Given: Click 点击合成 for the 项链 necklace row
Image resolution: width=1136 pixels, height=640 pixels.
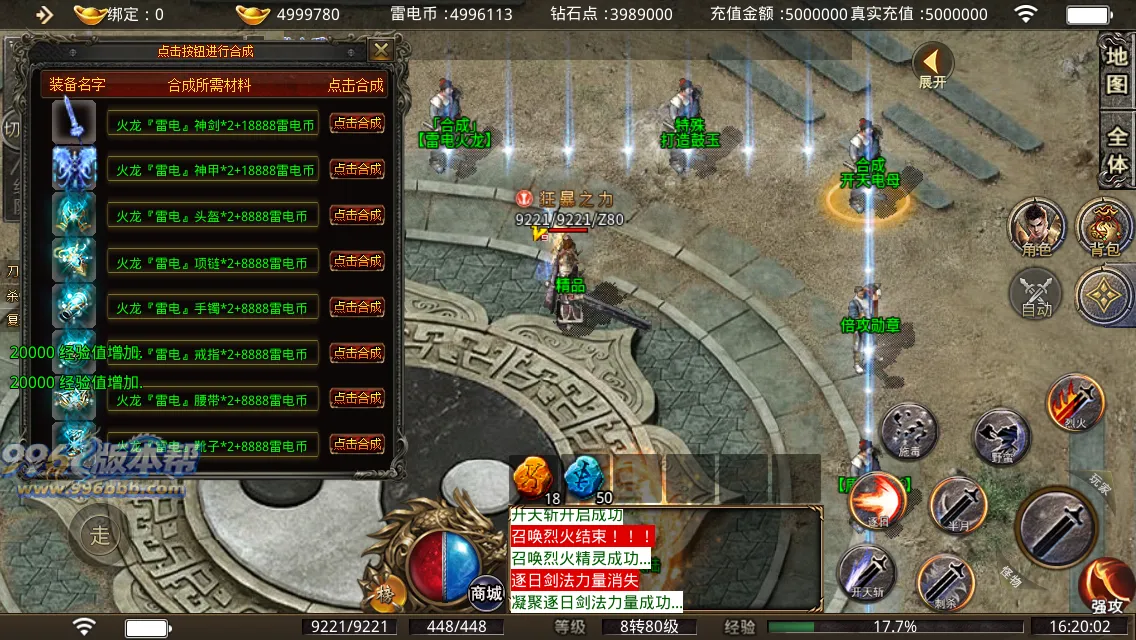Looking at the screenshot, I should click(357, 261).
